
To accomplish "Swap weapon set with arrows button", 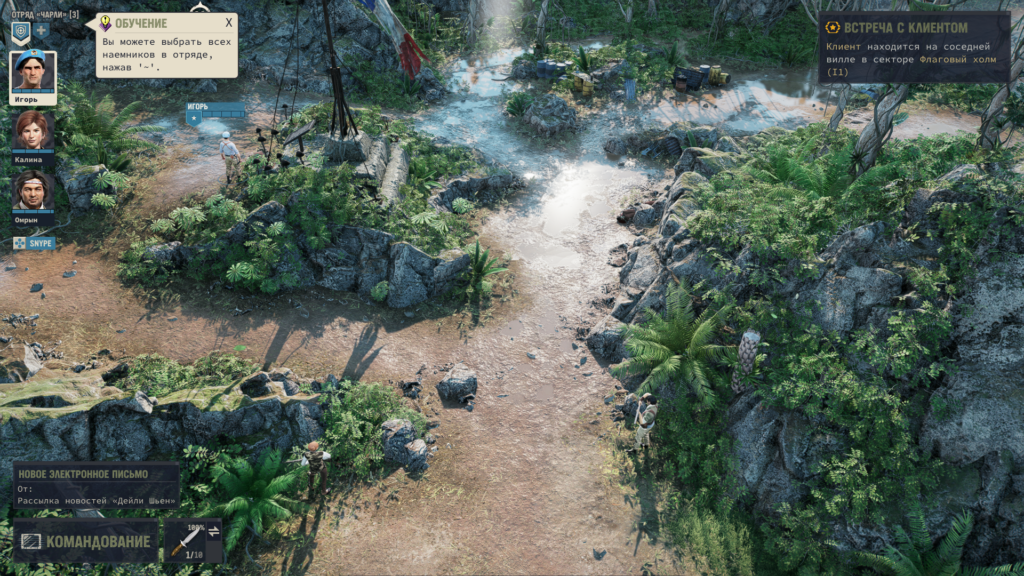I will click(213, 531).
